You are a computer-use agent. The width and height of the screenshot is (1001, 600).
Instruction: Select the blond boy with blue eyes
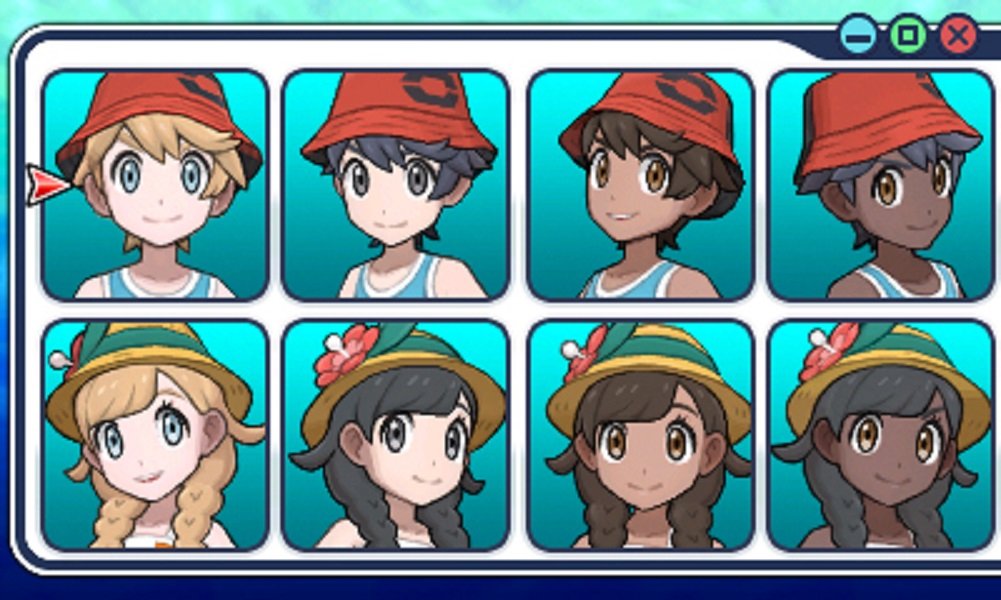pos(155,185)
